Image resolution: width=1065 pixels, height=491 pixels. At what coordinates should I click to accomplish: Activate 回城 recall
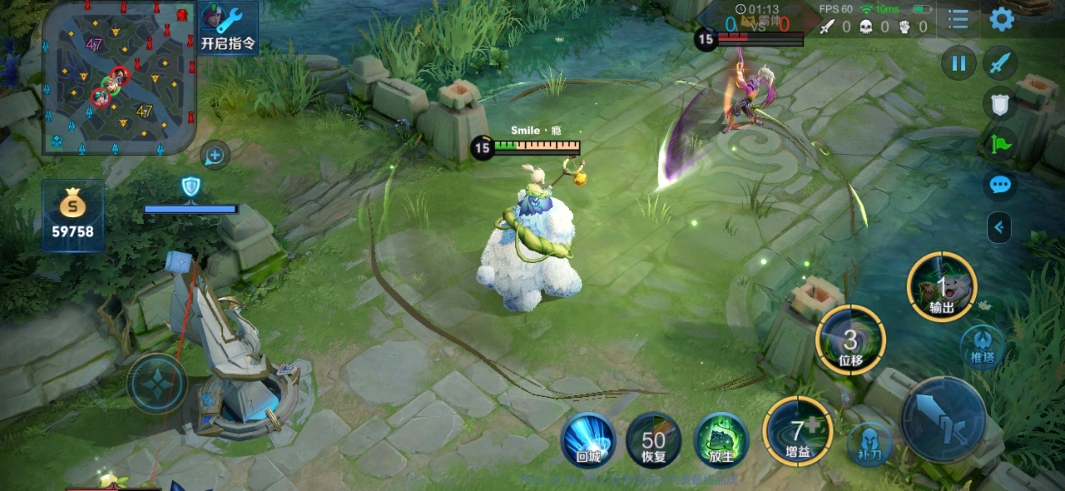[x=587, y=441]
